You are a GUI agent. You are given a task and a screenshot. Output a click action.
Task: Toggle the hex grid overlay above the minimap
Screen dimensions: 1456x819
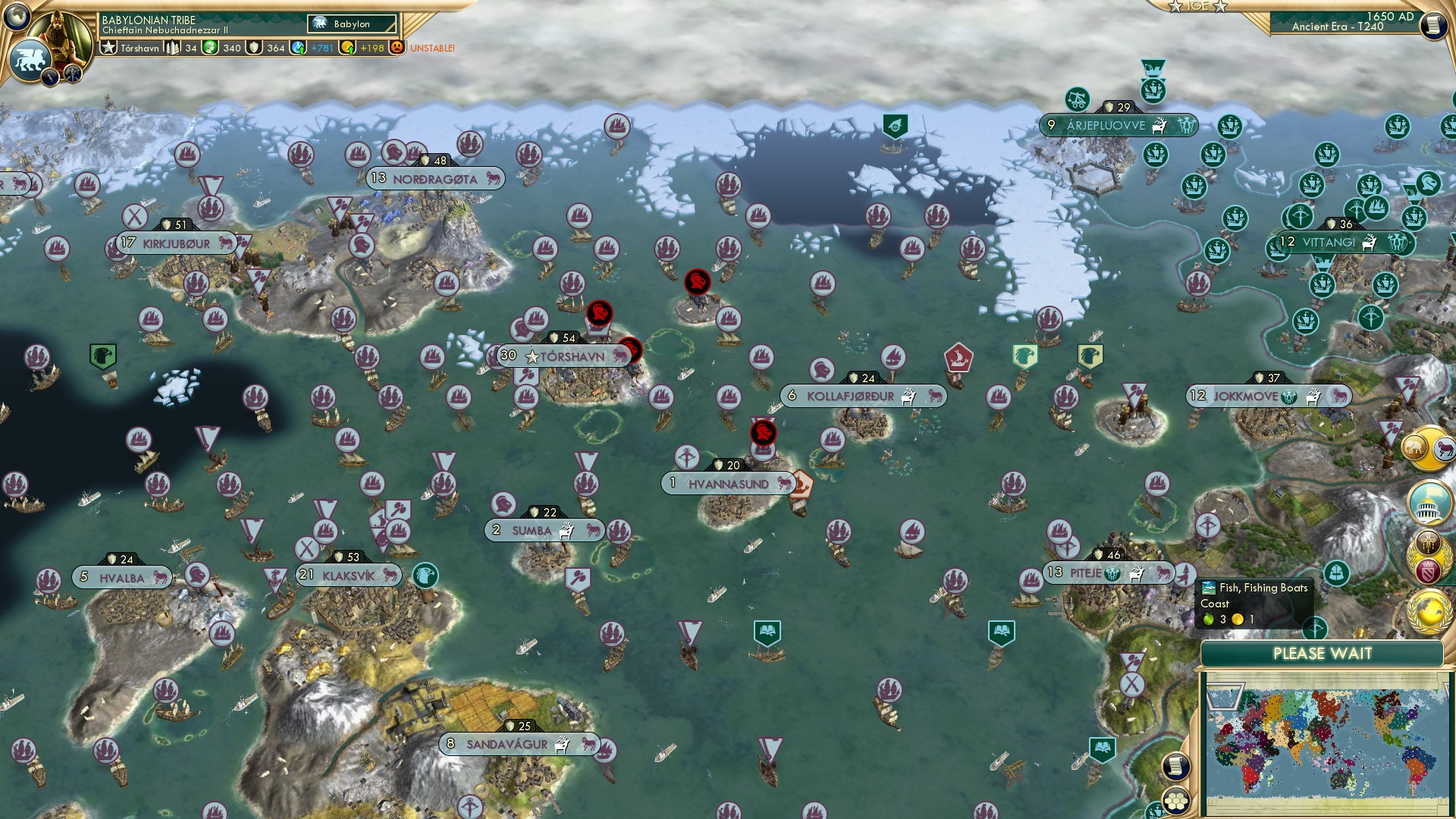tap(1175, 802)
